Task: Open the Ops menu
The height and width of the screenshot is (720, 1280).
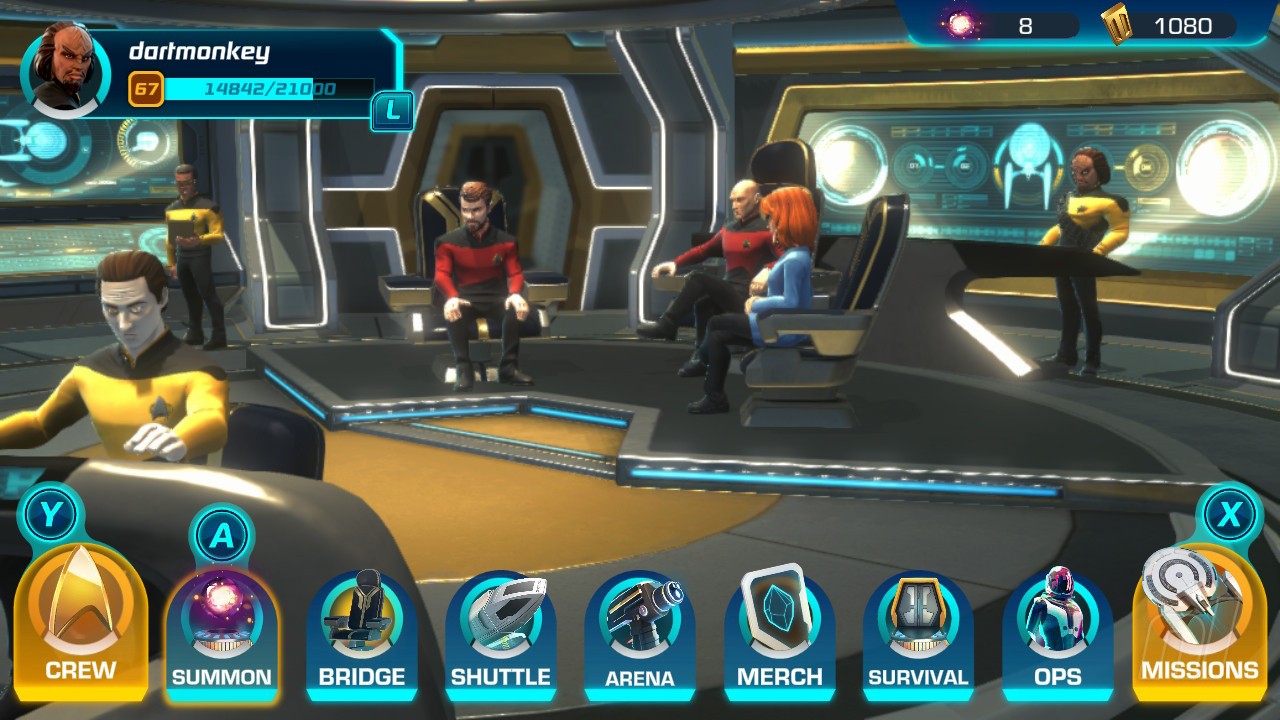Action: tap(1057, 630)
